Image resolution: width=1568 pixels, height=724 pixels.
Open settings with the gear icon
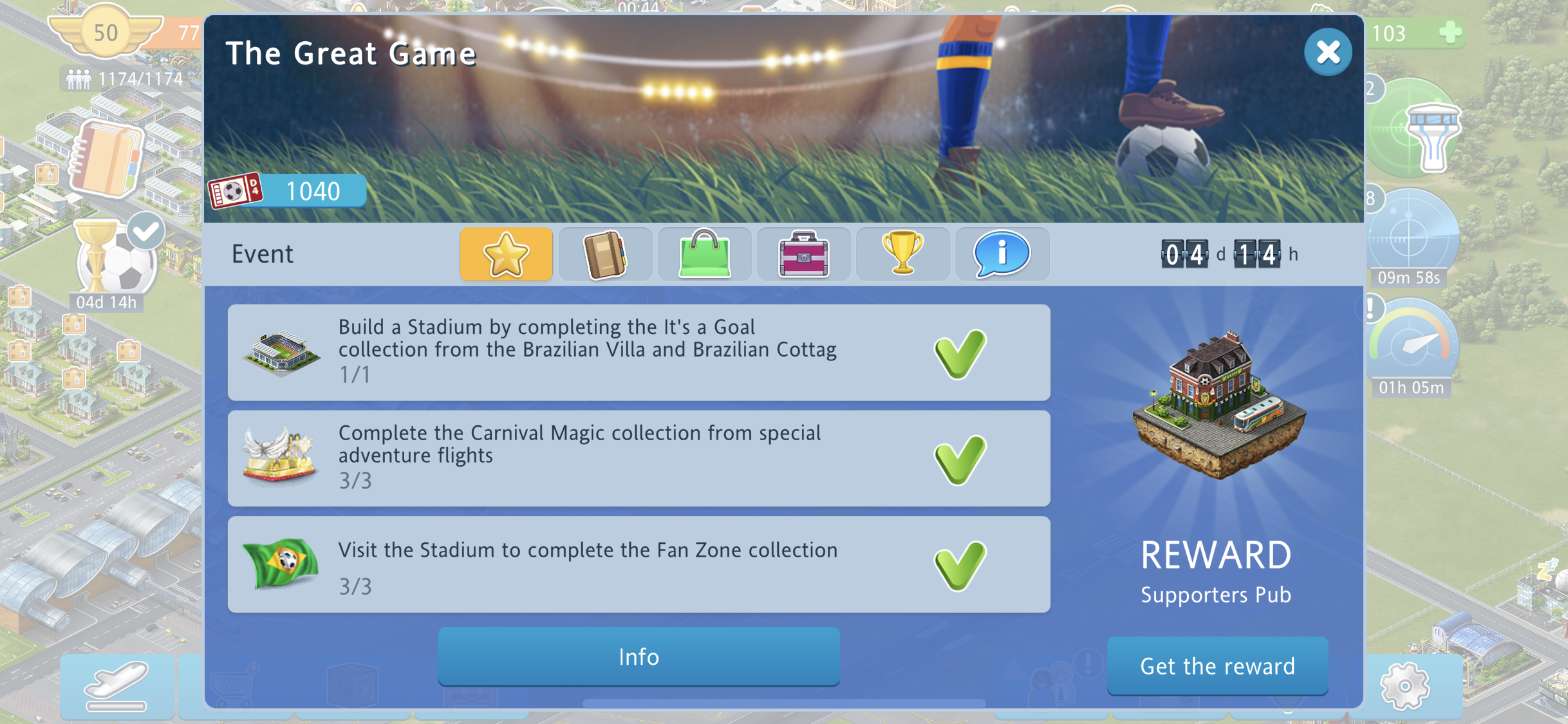[x=1405, y=686]
